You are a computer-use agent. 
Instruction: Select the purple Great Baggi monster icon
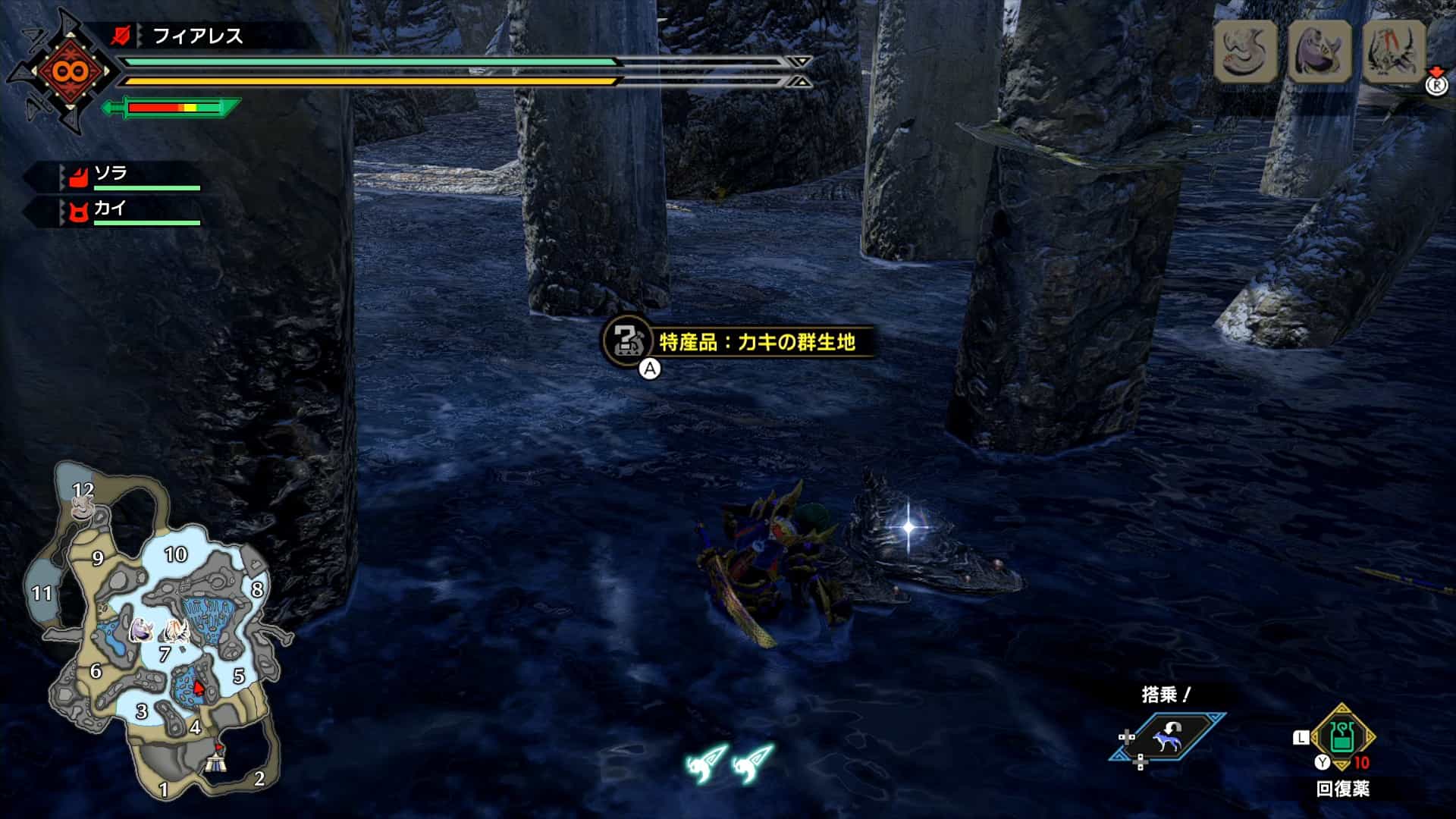pos(1319,51)
